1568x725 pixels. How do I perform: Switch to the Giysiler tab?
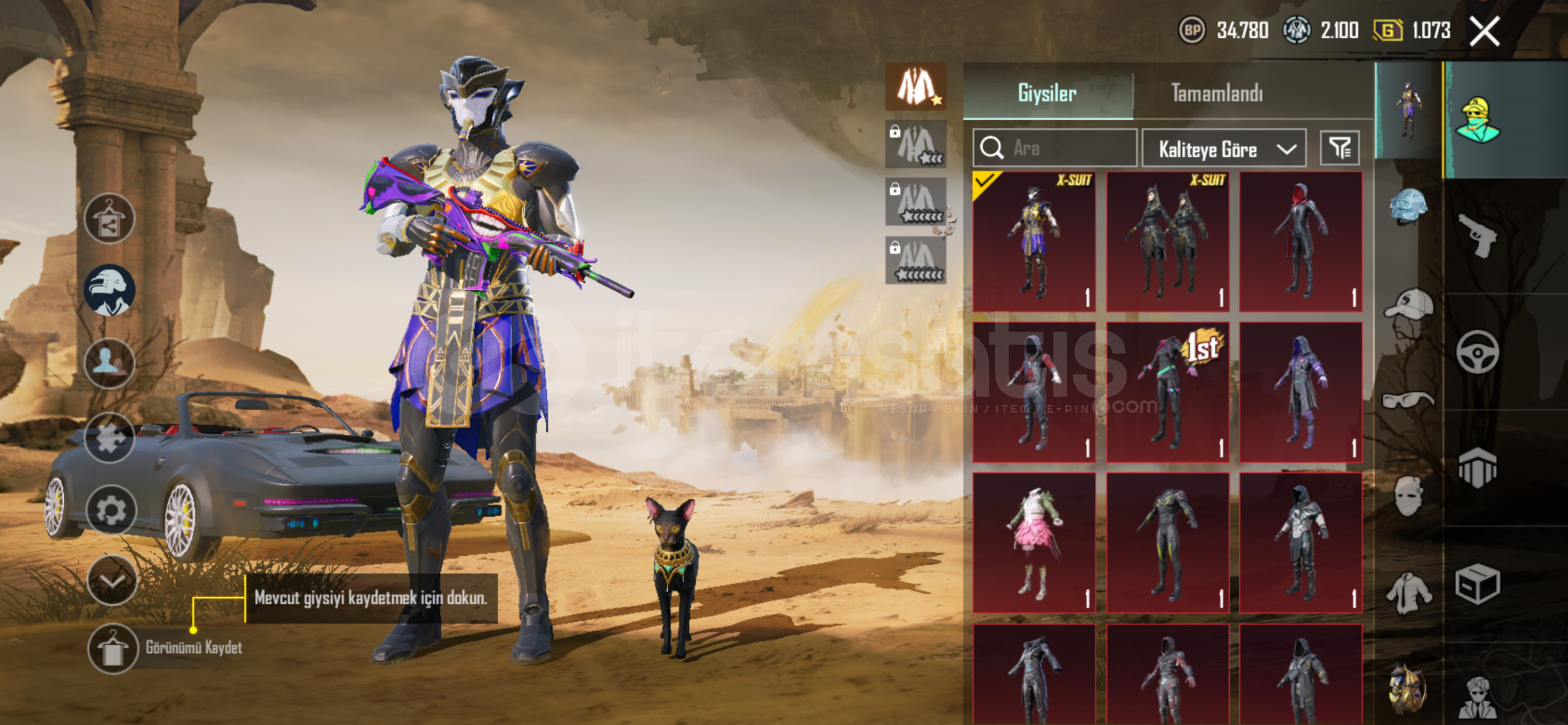(1047, 93)
